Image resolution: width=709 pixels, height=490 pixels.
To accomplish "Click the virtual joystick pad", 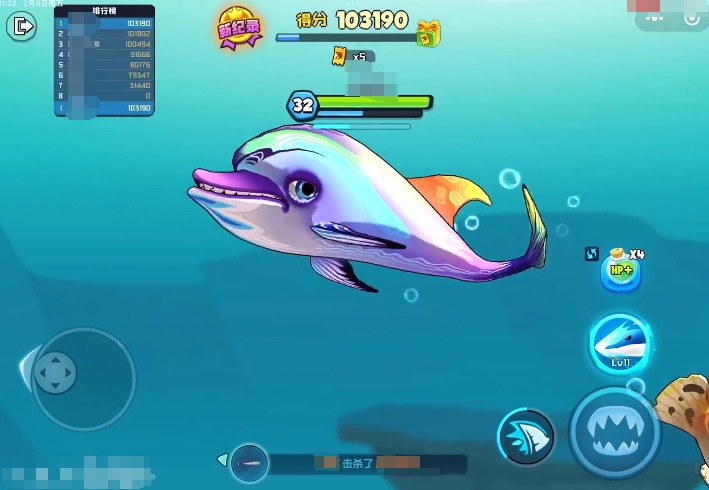I will pos(55,373).
